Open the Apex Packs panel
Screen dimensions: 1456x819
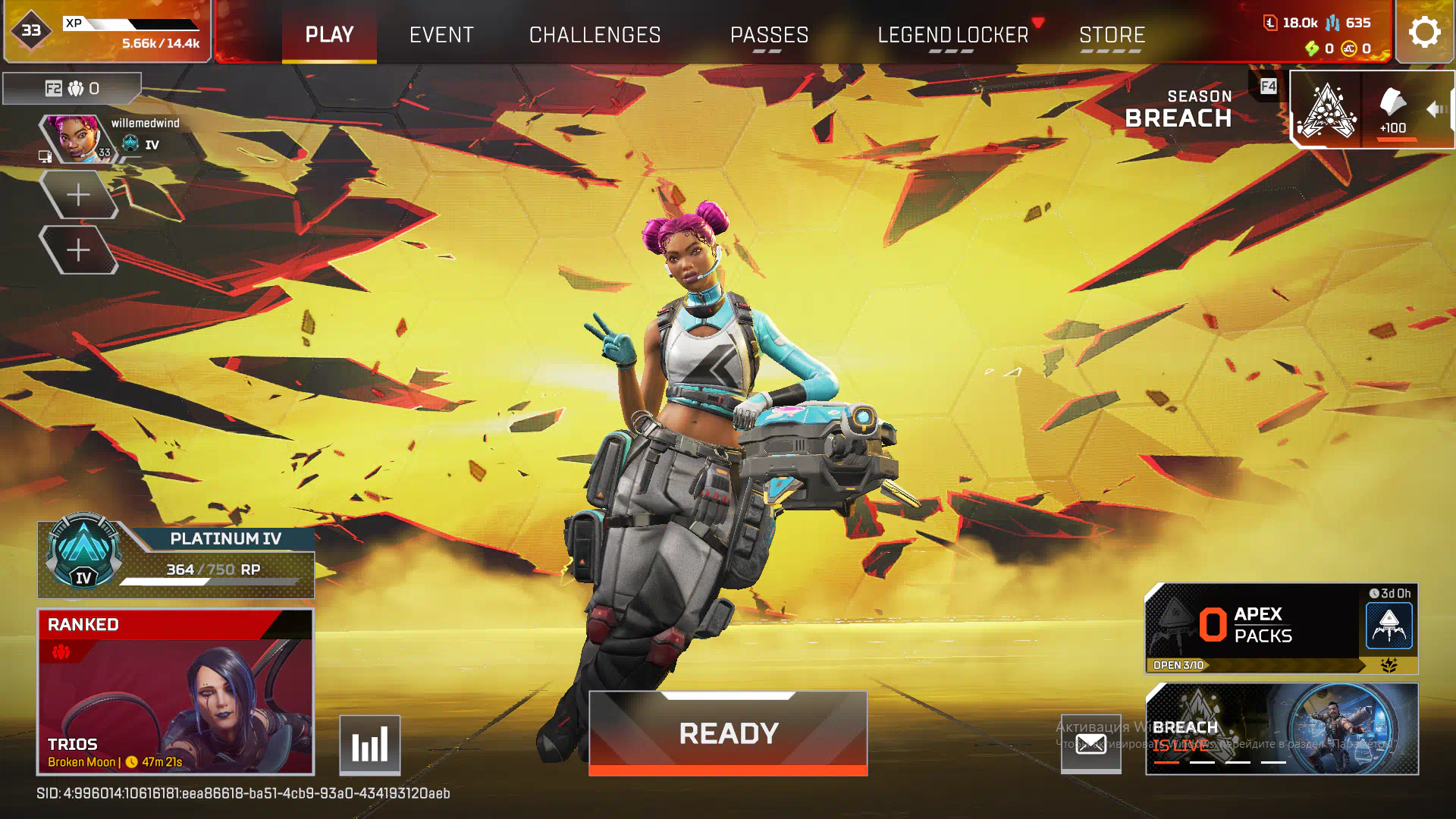pyautogui.click(x=1281, y=628)
